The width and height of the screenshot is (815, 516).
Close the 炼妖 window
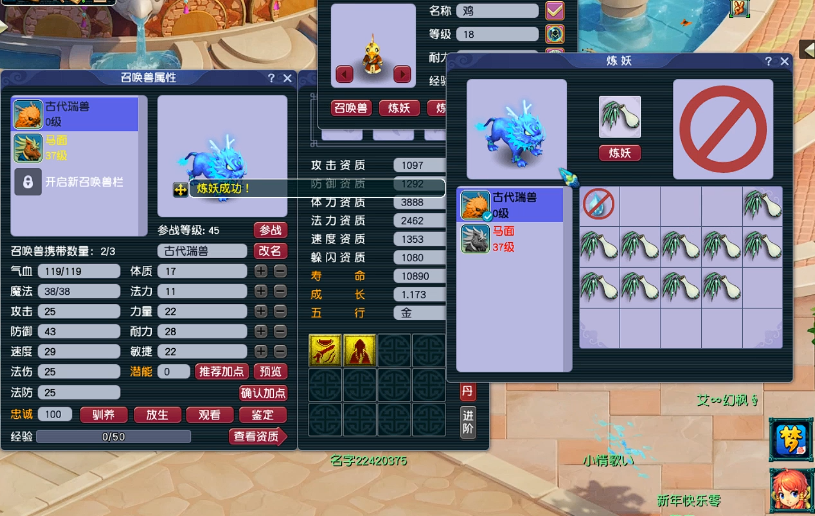(x=785, y=62)
